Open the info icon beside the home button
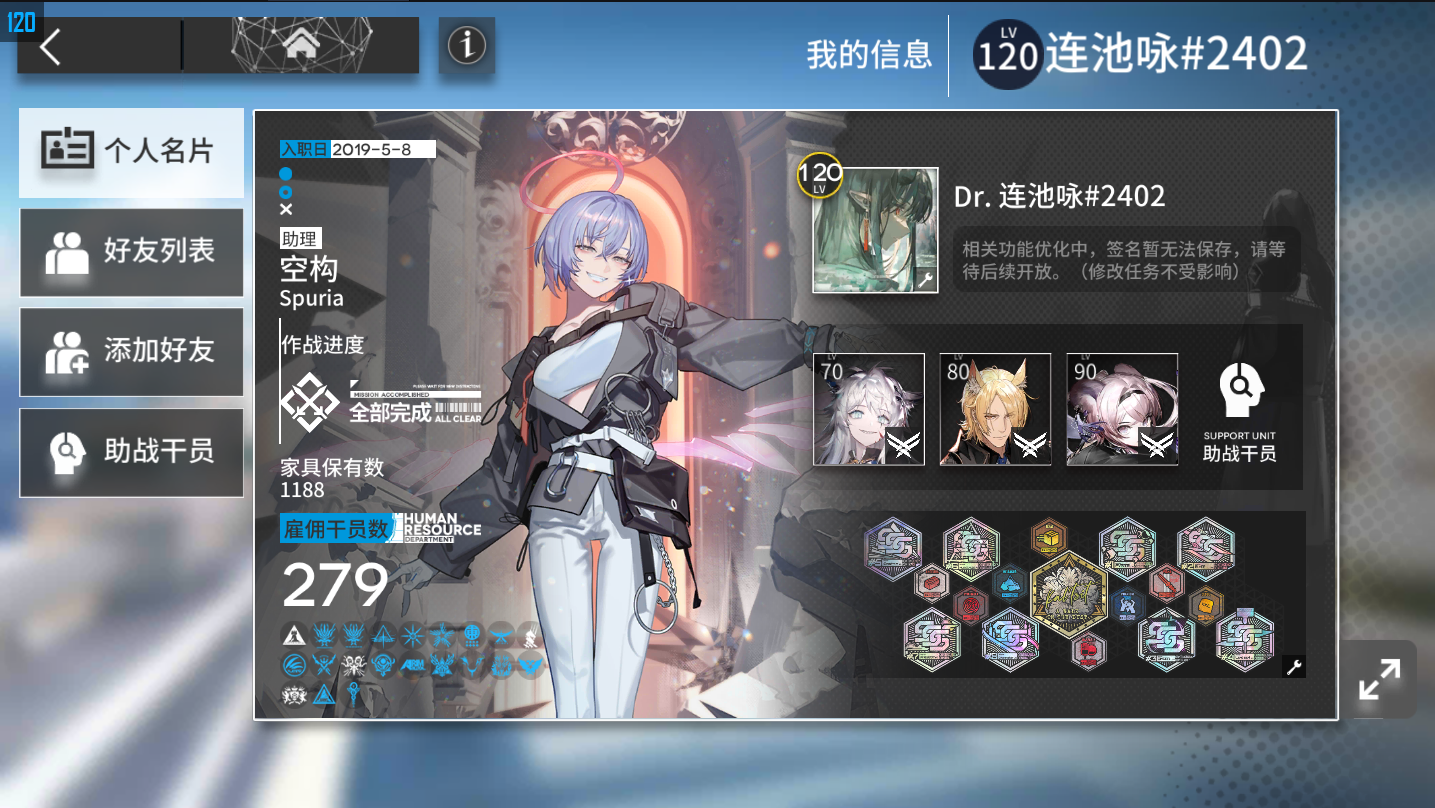Image resolution: width=1435 pixels, height=808 pixels. tap(466, 44)
